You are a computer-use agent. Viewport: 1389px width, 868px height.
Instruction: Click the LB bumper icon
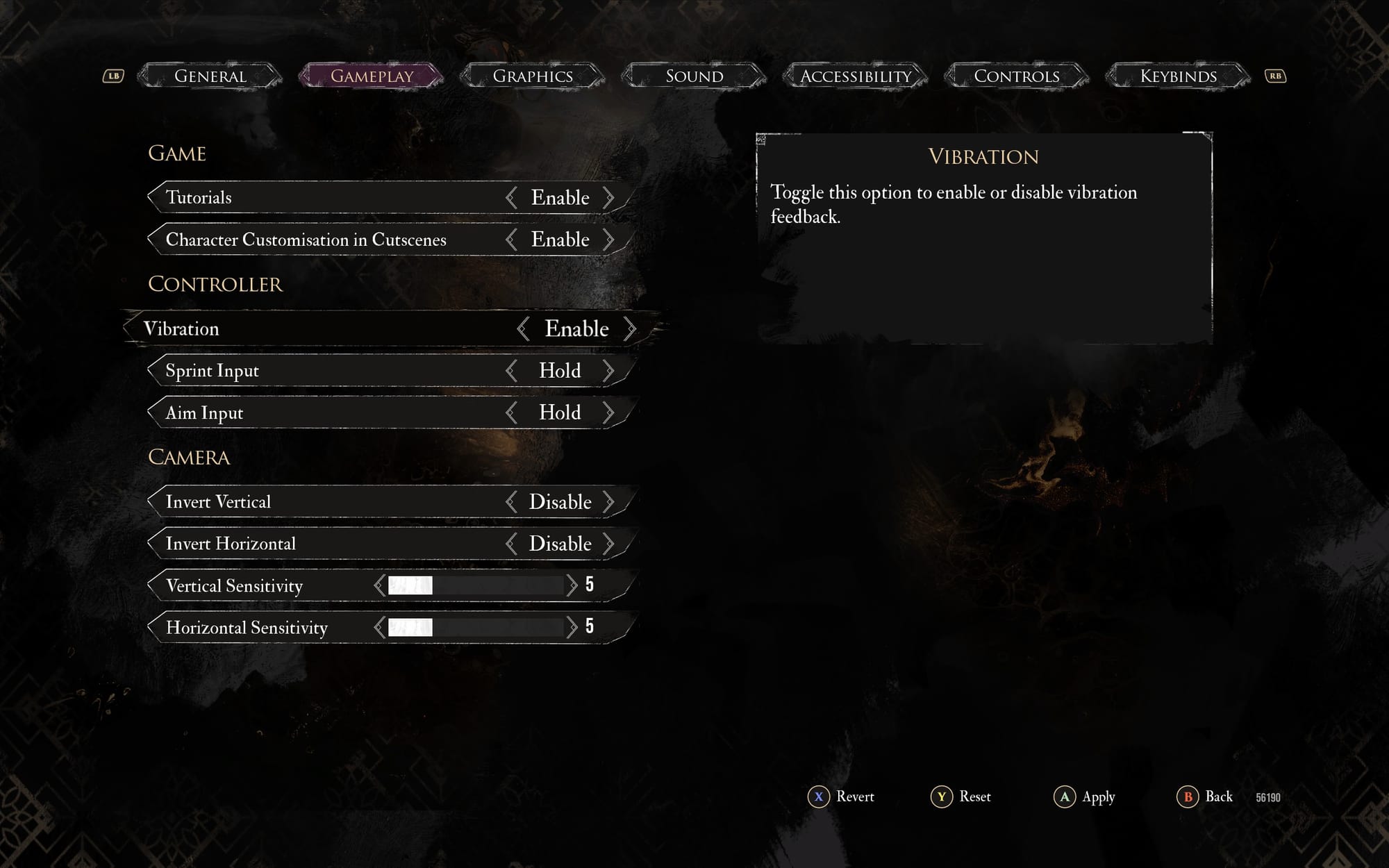click(113, 75)
